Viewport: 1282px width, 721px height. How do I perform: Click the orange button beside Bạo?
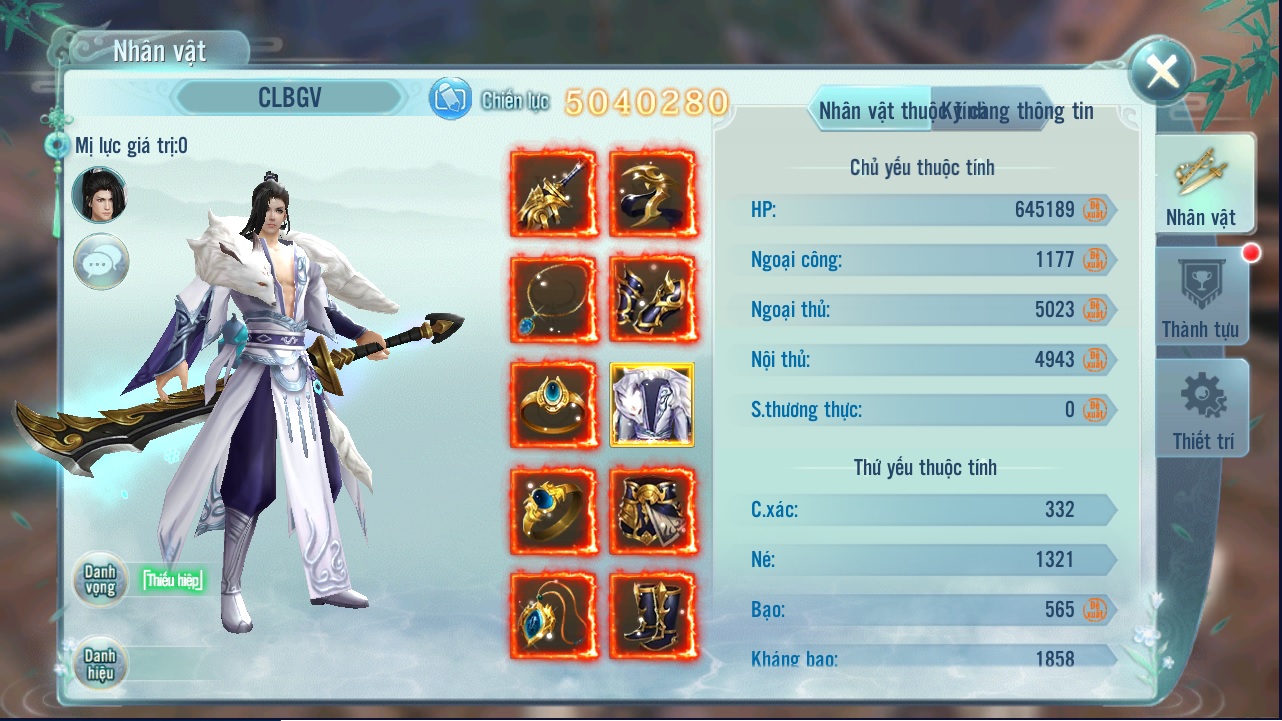point(1094,610)
